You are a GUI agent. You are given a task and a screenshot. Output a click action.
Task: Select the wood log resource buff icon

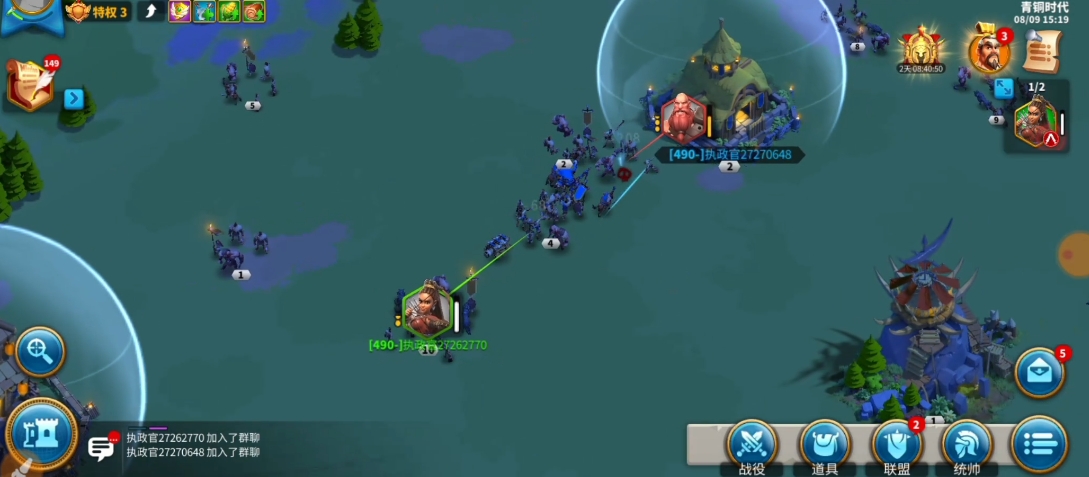pos(254,11)
